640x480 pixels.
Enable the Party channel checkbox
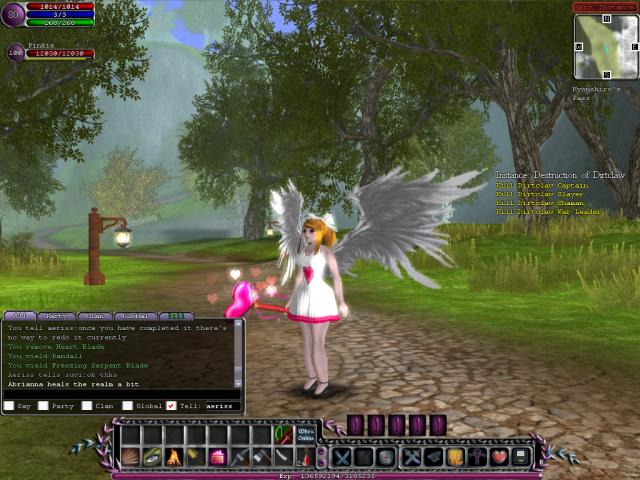[43, 406]
